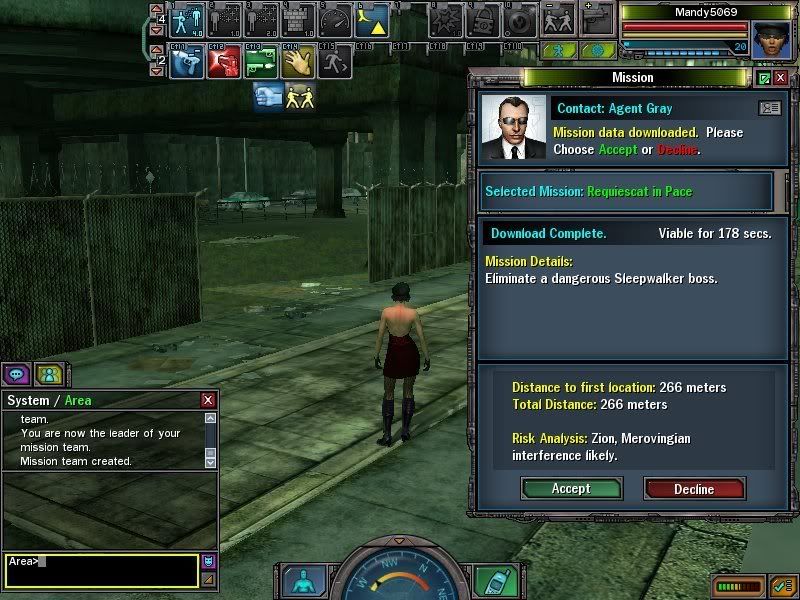Image resolution: width=800 pixels, height=600 pixels.
Task: Open the yellow team members panel button
Action: 49,374
